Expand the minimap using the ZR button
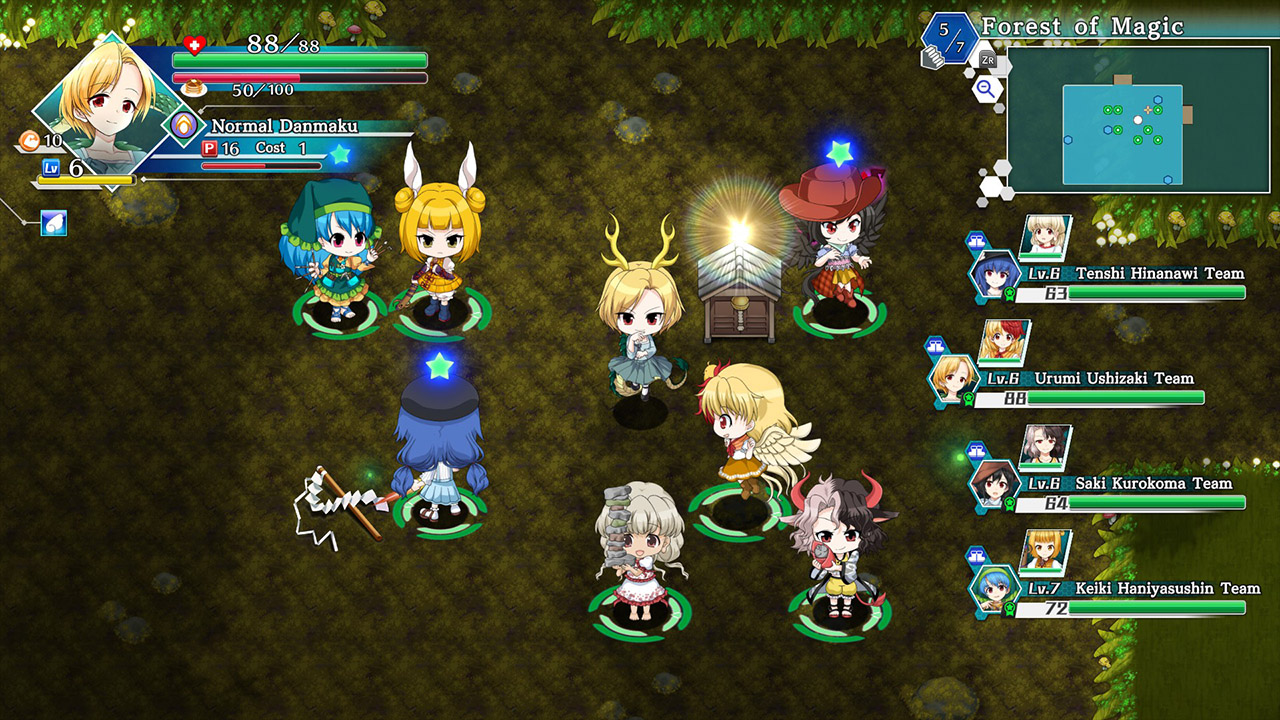Screen dimensions: 1280x720 [x=987, y=58]
